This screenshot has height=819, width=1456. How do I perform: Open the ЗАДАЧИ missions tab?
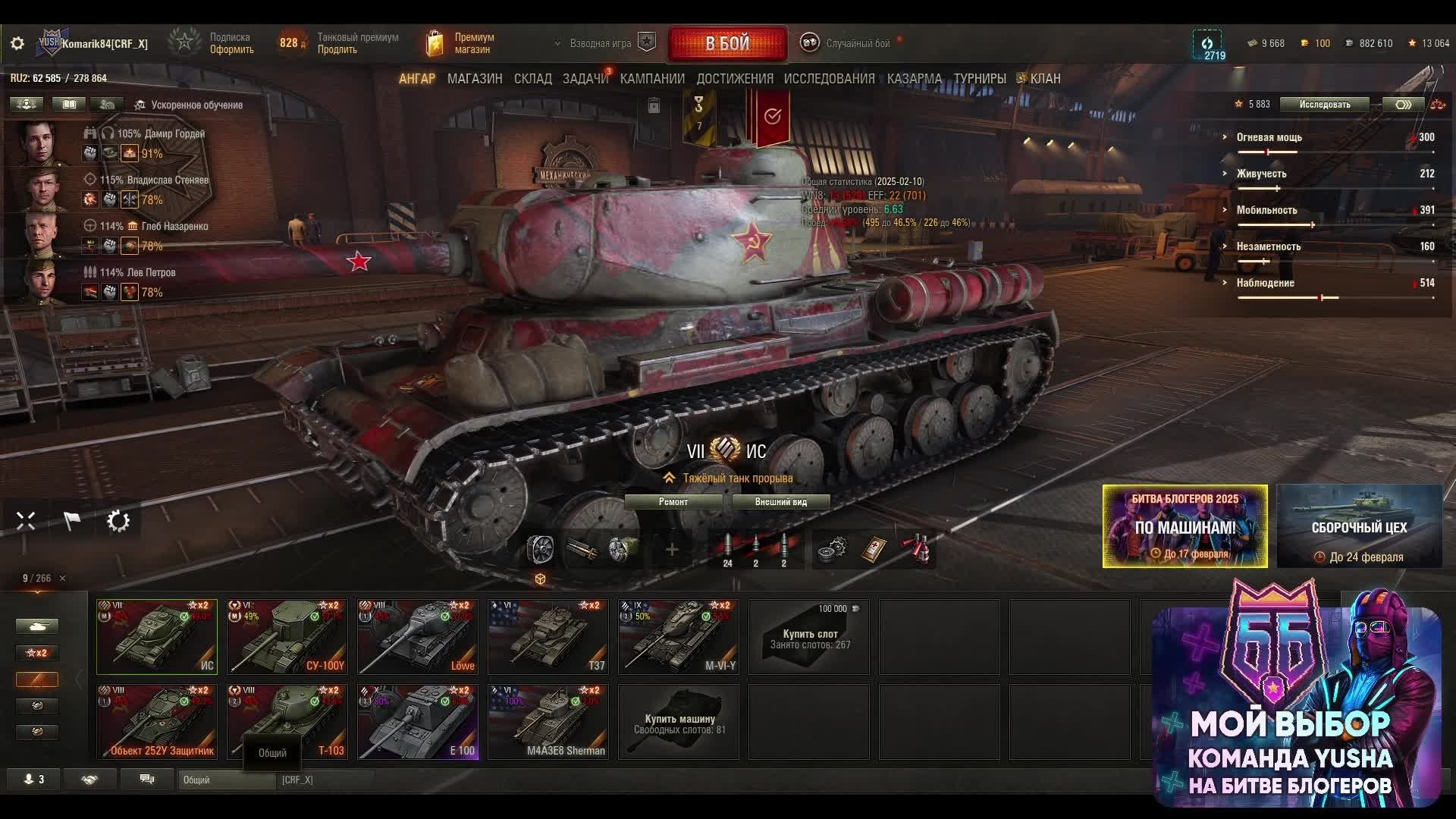click(x=585, y=79)
